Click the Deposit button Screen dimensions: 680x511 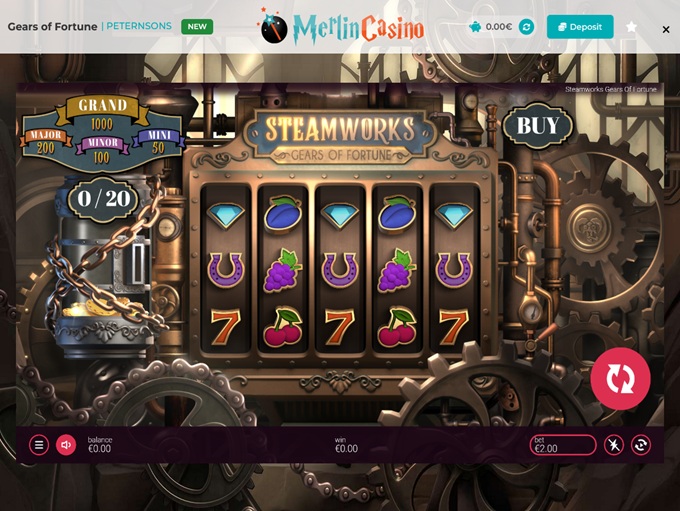580,27
